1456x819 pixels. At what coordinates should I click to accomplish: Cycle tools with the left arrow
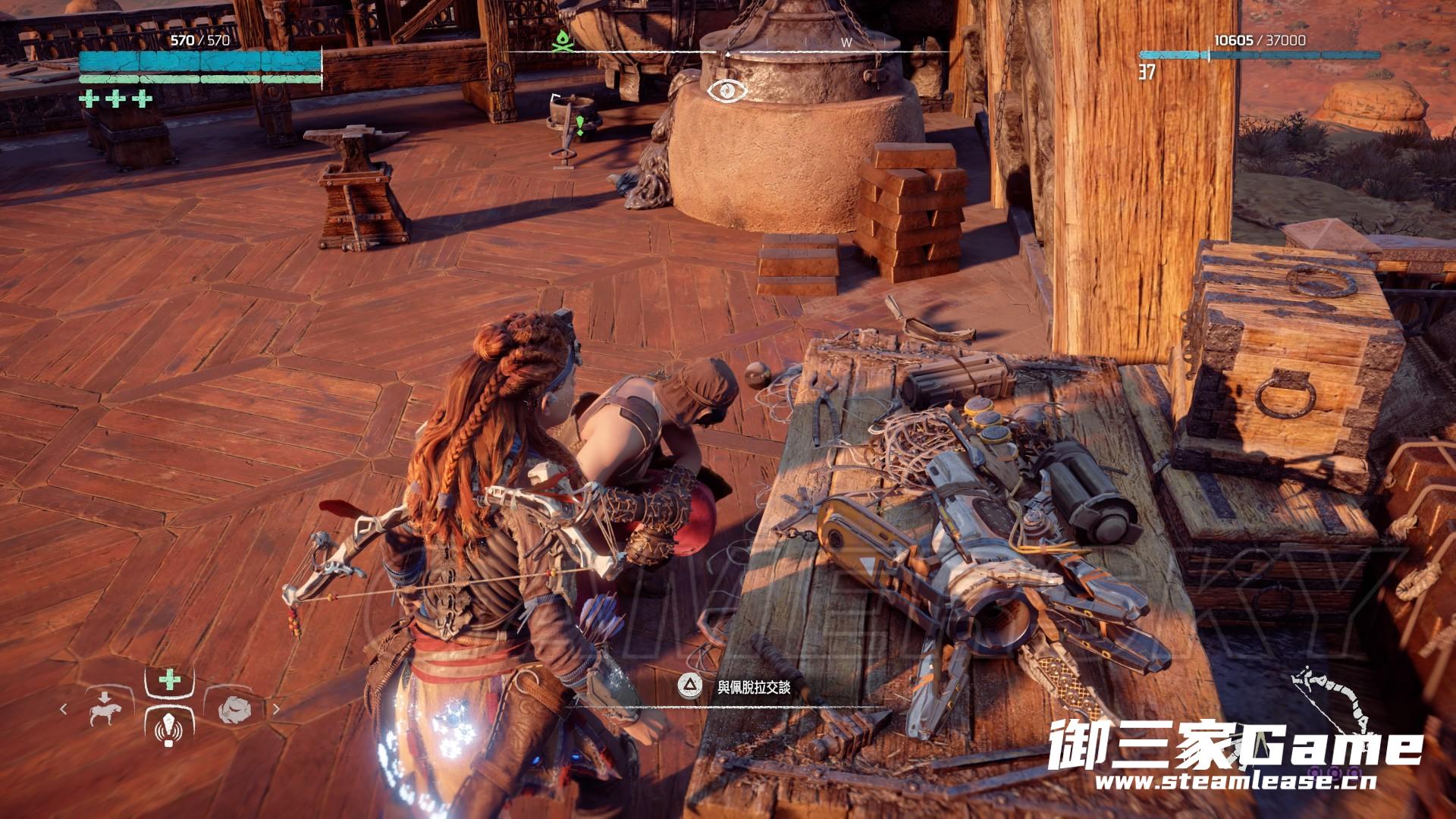(64, 710)
